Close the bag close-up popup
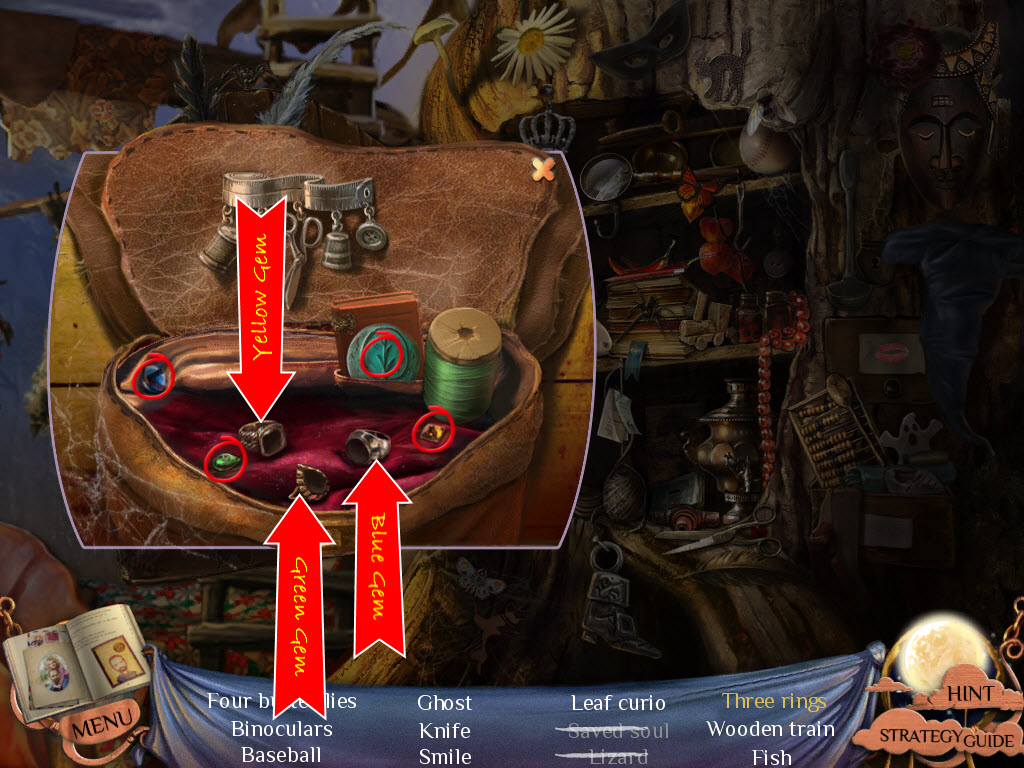 (x=543, y=169)
